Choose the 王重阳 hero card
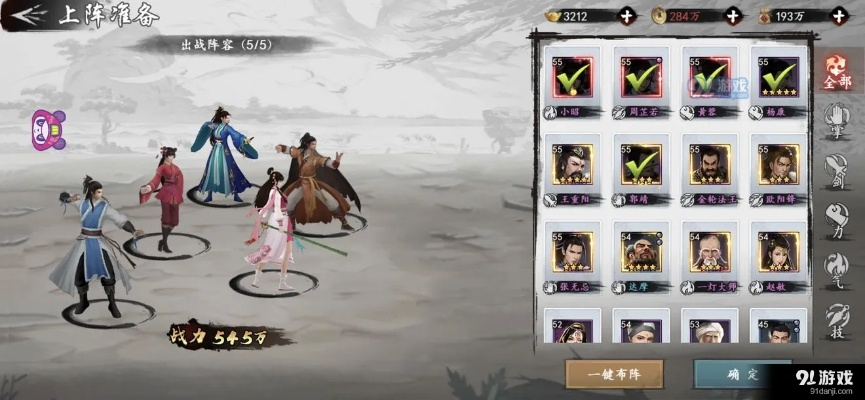 (x=571, y=165)
